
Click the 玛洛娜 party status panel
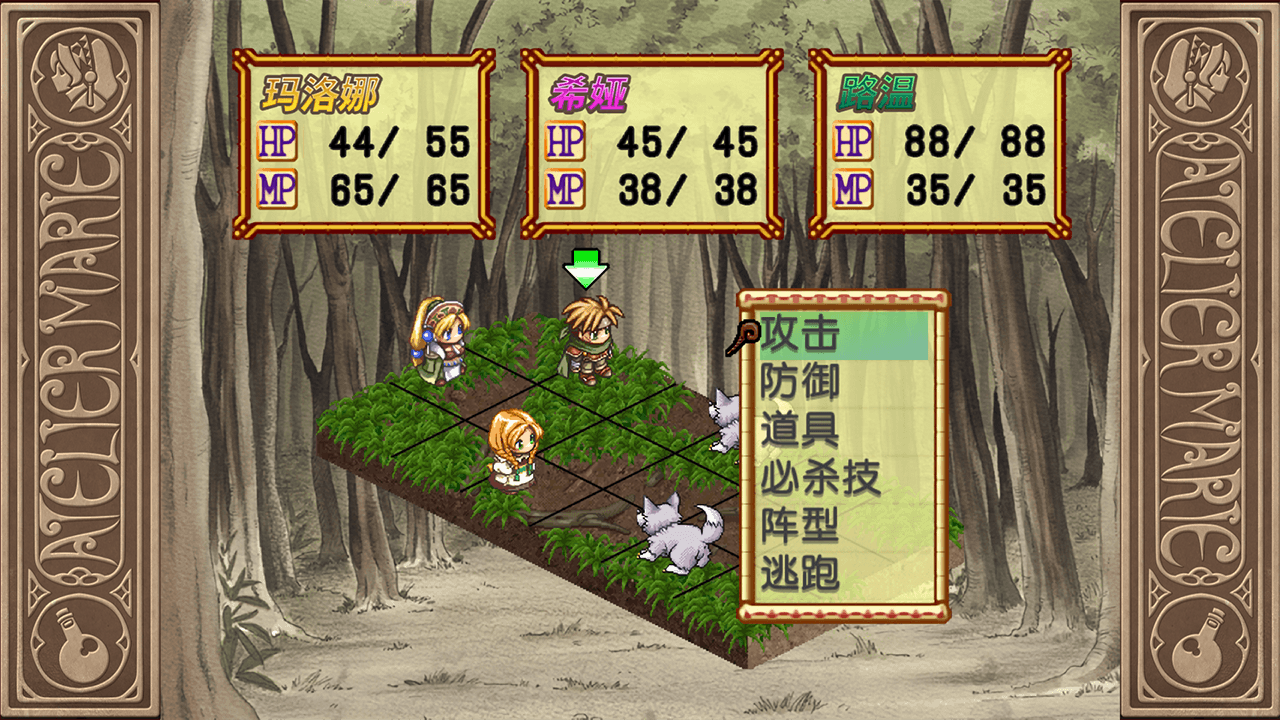point(364,144)
